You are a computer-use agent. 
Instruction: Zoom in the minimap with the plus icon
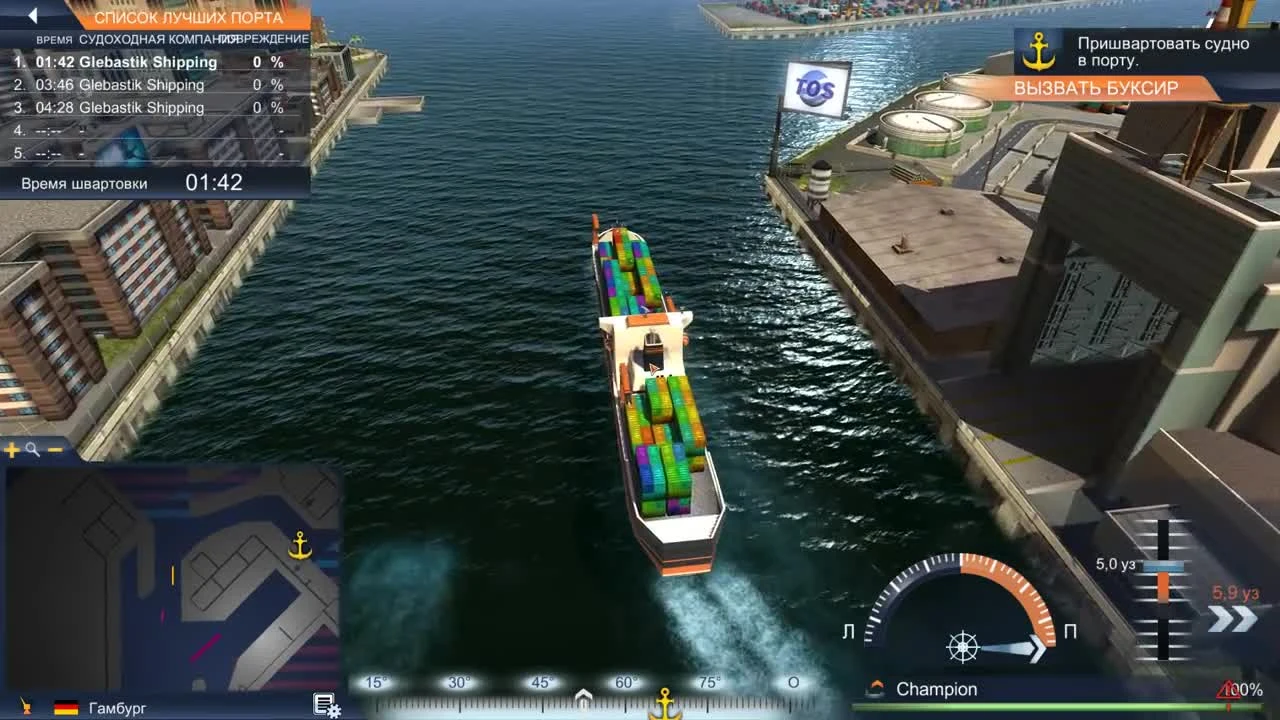(x=12, y=449)
